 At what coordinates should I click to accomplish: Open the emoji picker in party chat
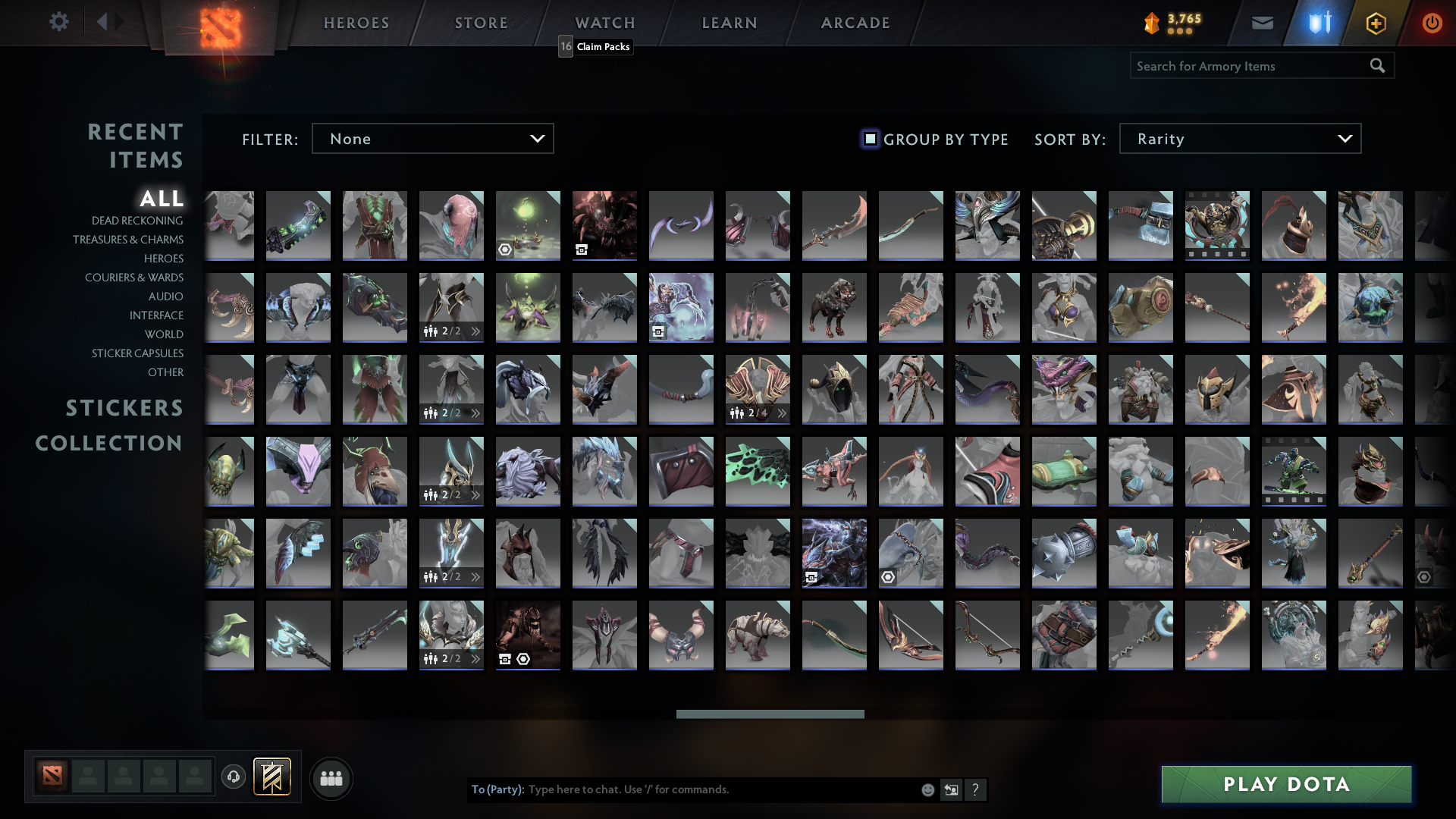927,789
